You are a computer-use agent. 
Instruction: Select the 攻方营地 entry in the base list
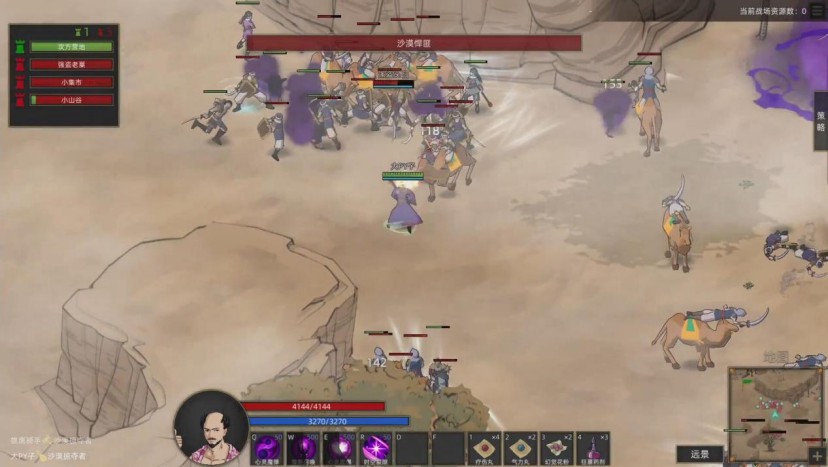(71, 47)
